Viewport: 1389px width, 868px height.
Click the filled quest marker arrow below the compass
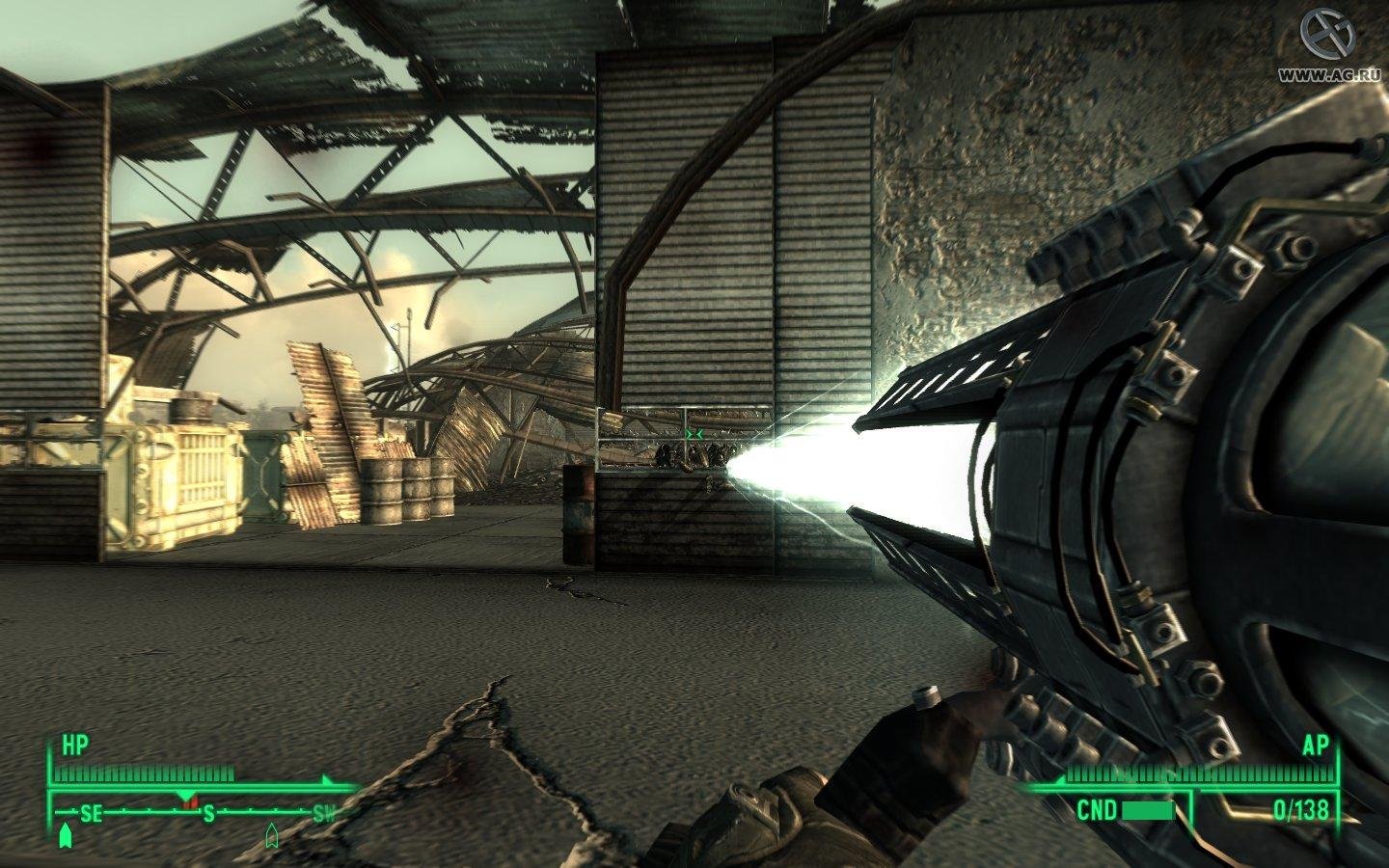[65, 835]
